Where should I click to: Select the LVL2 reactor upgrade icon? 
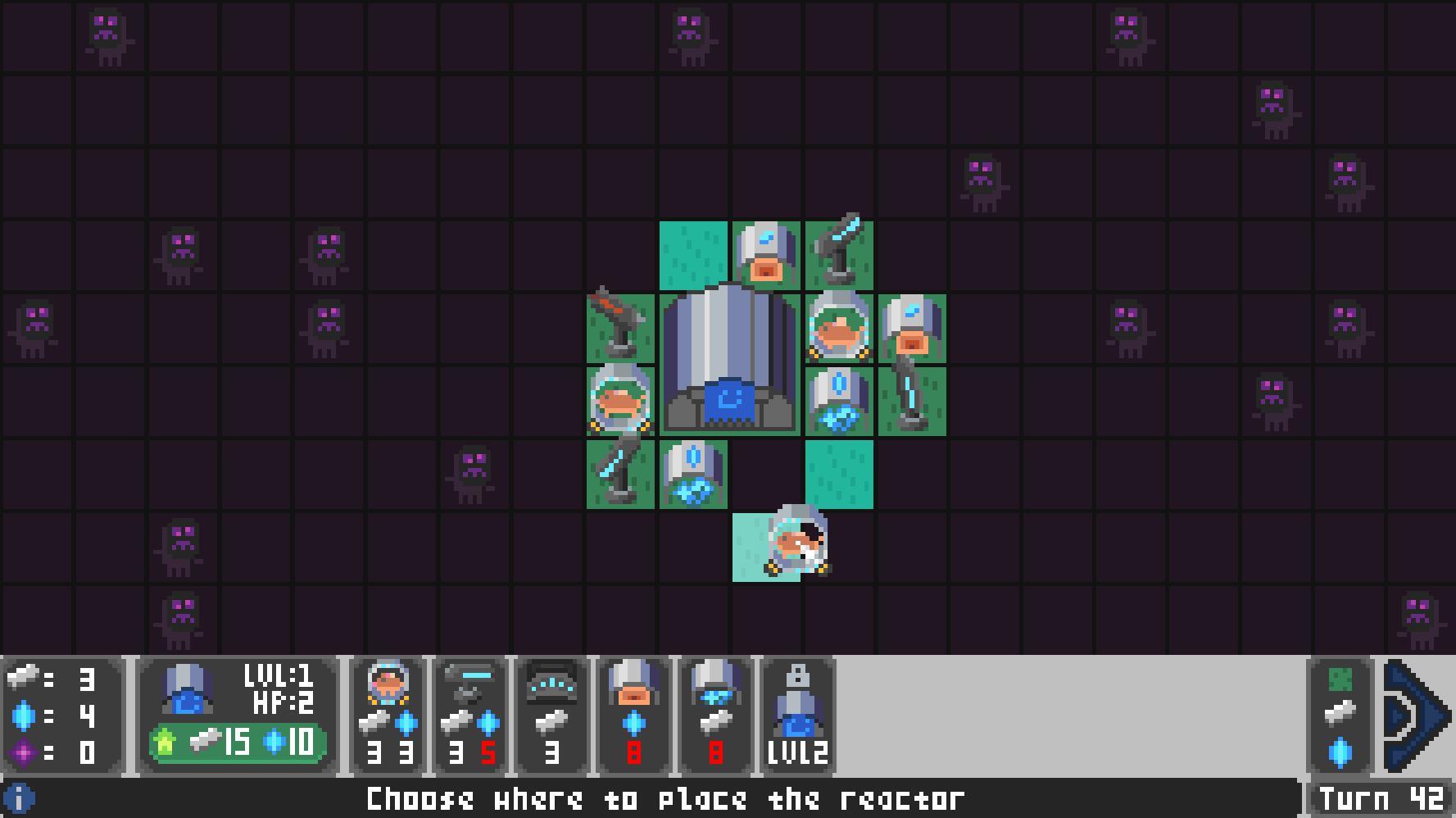point(796,713)
